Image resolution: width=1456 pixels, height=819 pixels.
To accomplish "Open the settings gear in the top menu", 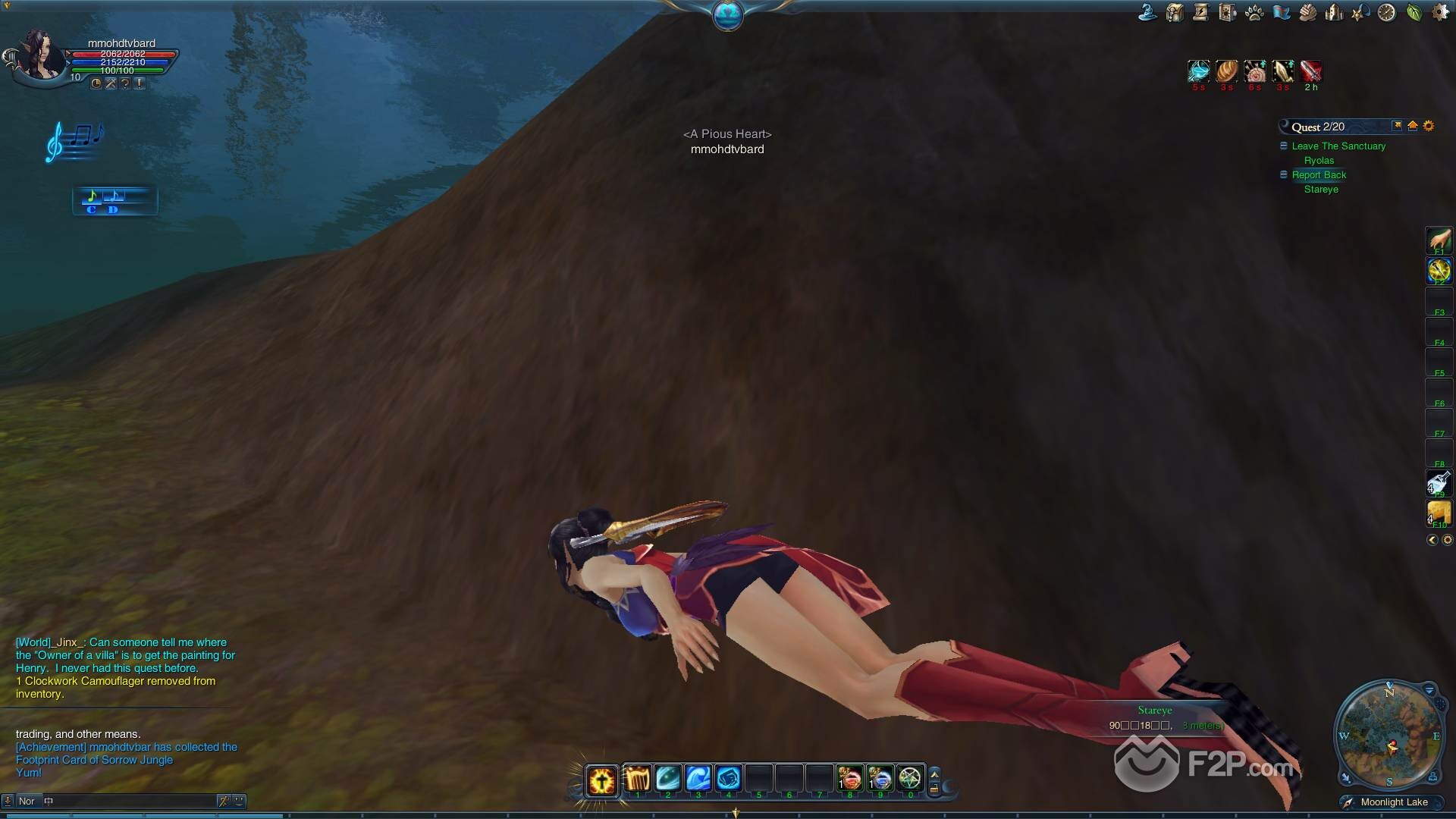I will pyautogui.click(x=1440, y=13).
